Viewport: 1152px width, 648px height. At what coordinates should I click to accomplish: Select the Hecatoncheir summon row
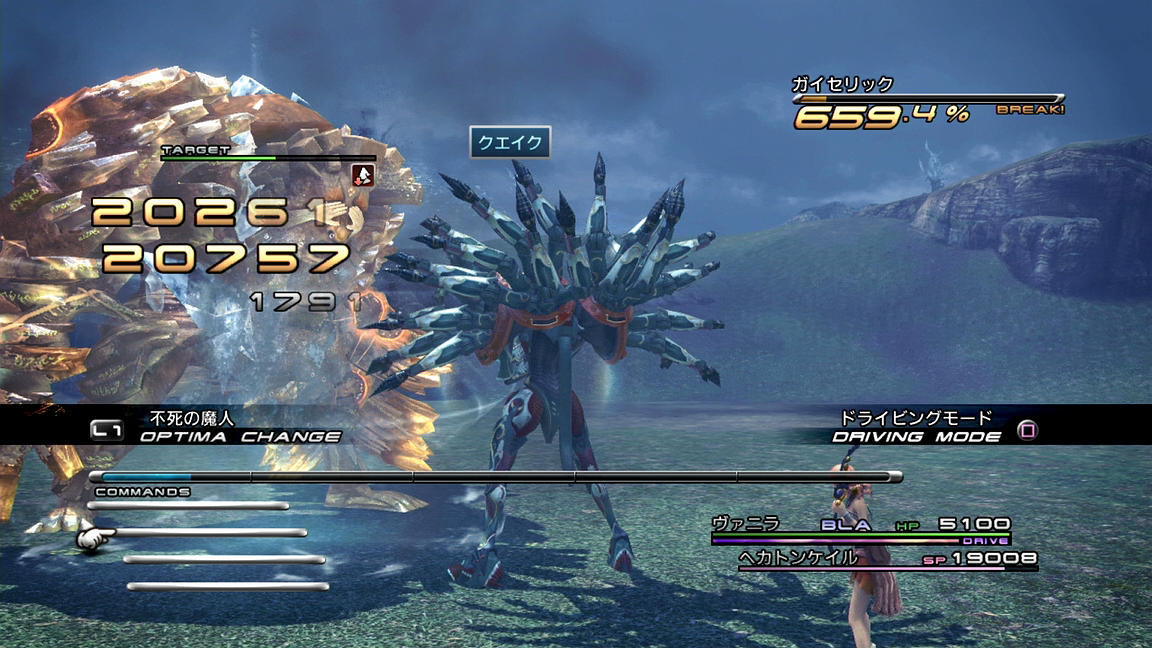(x=886, y=559)
